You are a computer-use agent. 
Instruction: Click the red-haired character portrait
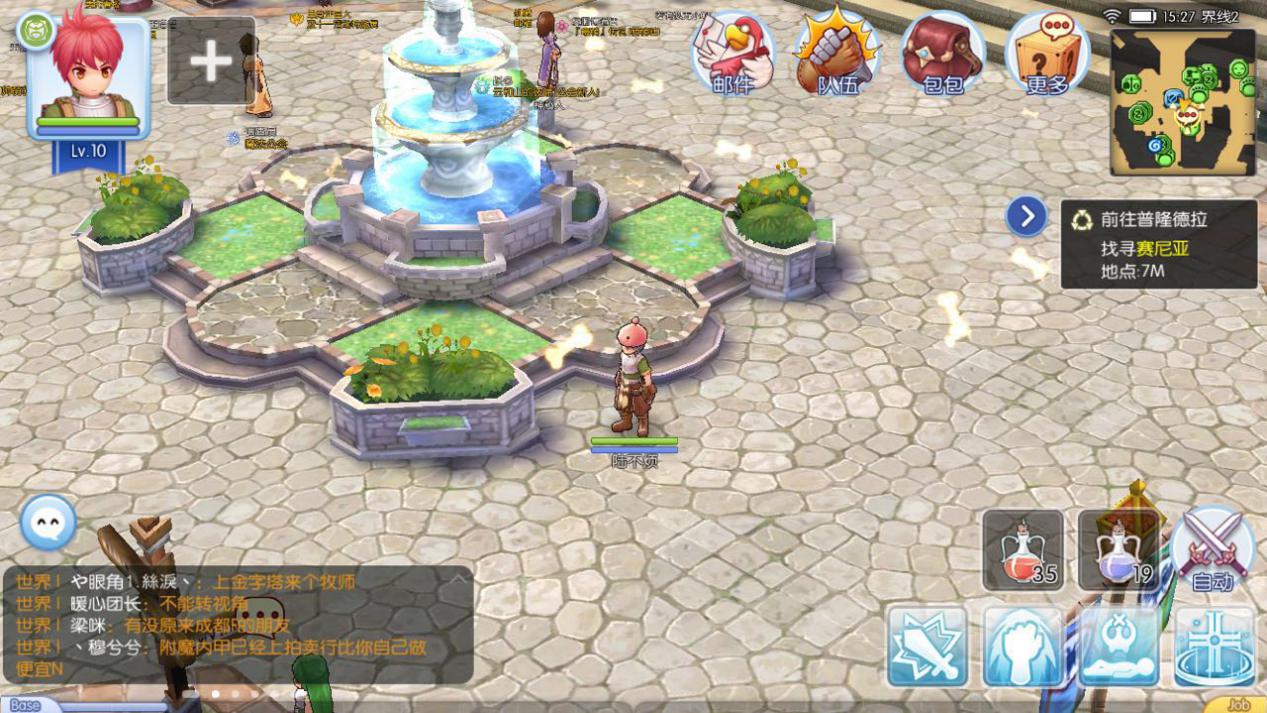click(89, 75)
